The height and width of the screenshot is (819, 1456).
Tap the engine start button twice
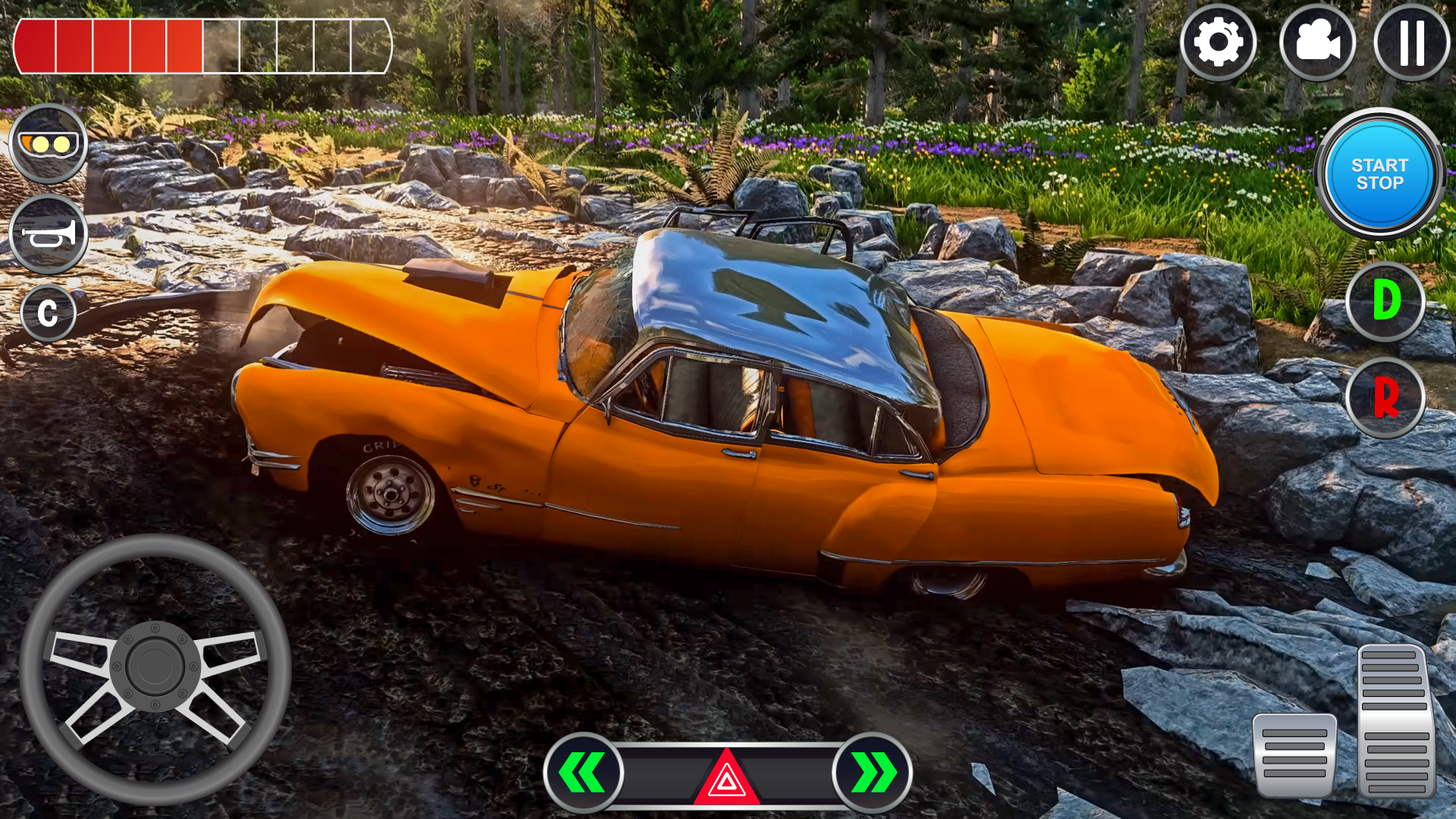click(x=1382, y=174)
